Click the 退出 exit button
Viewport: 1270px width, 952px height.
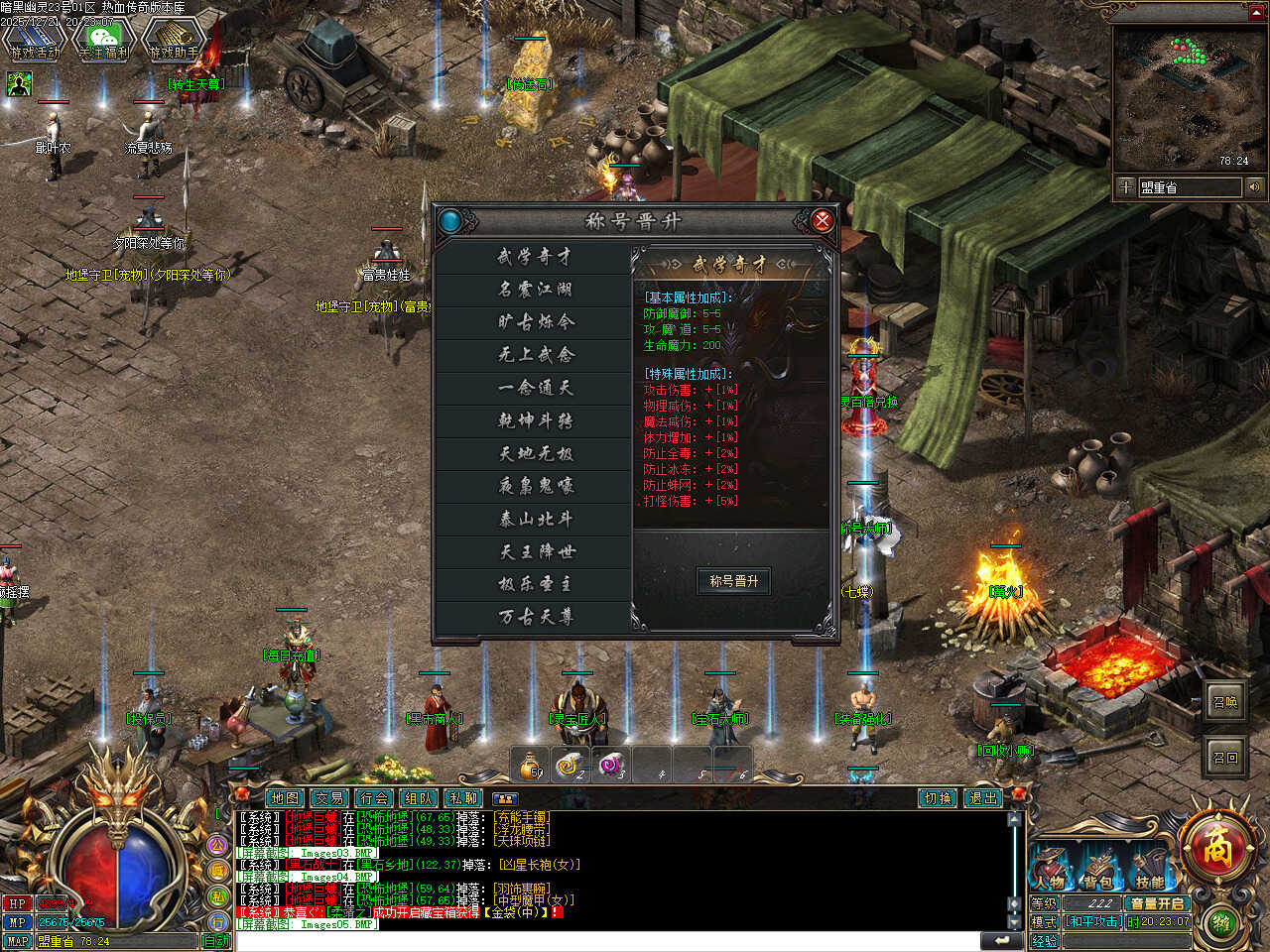coord(982,797)
